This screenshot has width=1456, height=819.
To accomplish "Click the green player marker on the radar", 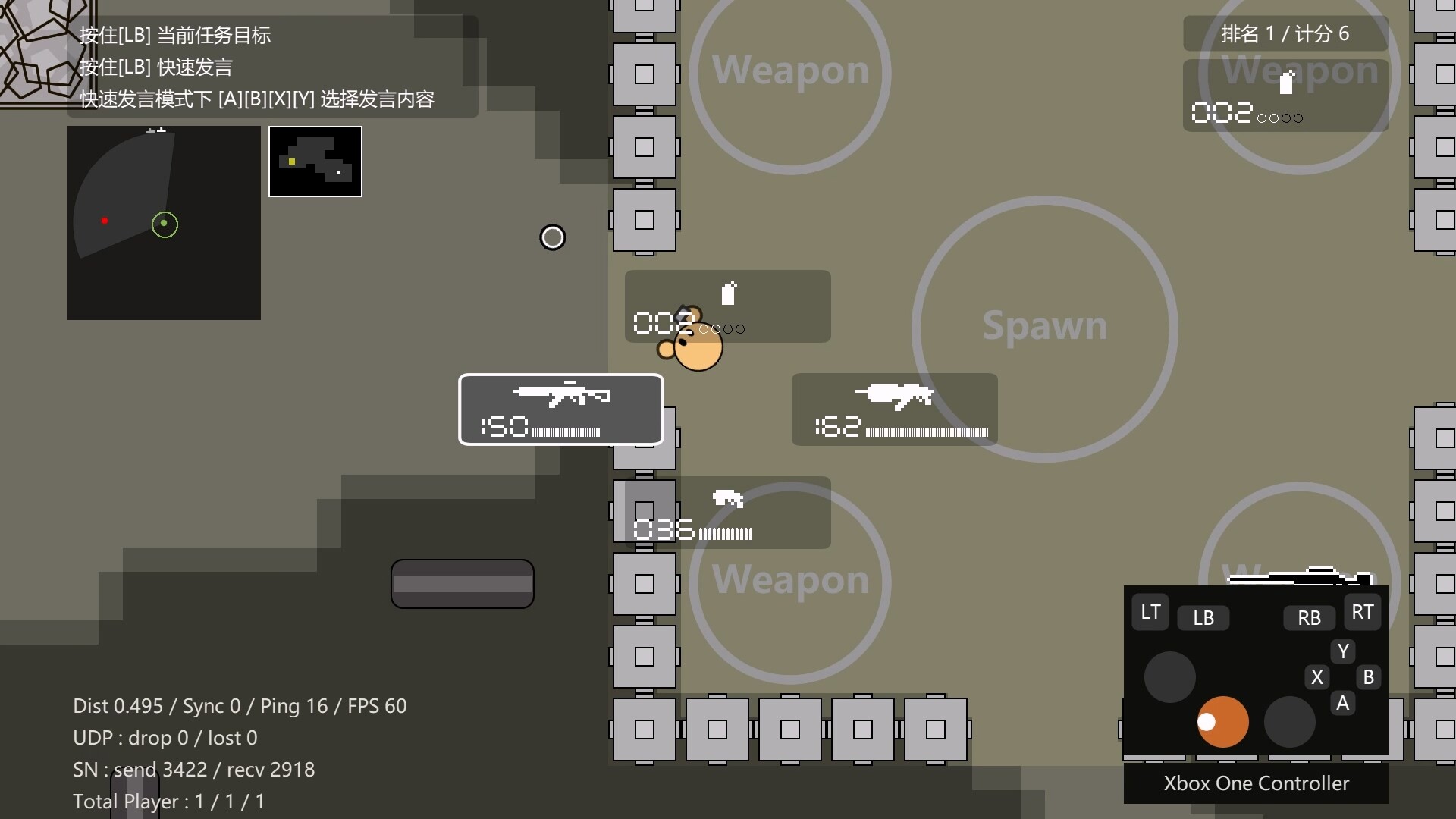I will pos(165,224).
